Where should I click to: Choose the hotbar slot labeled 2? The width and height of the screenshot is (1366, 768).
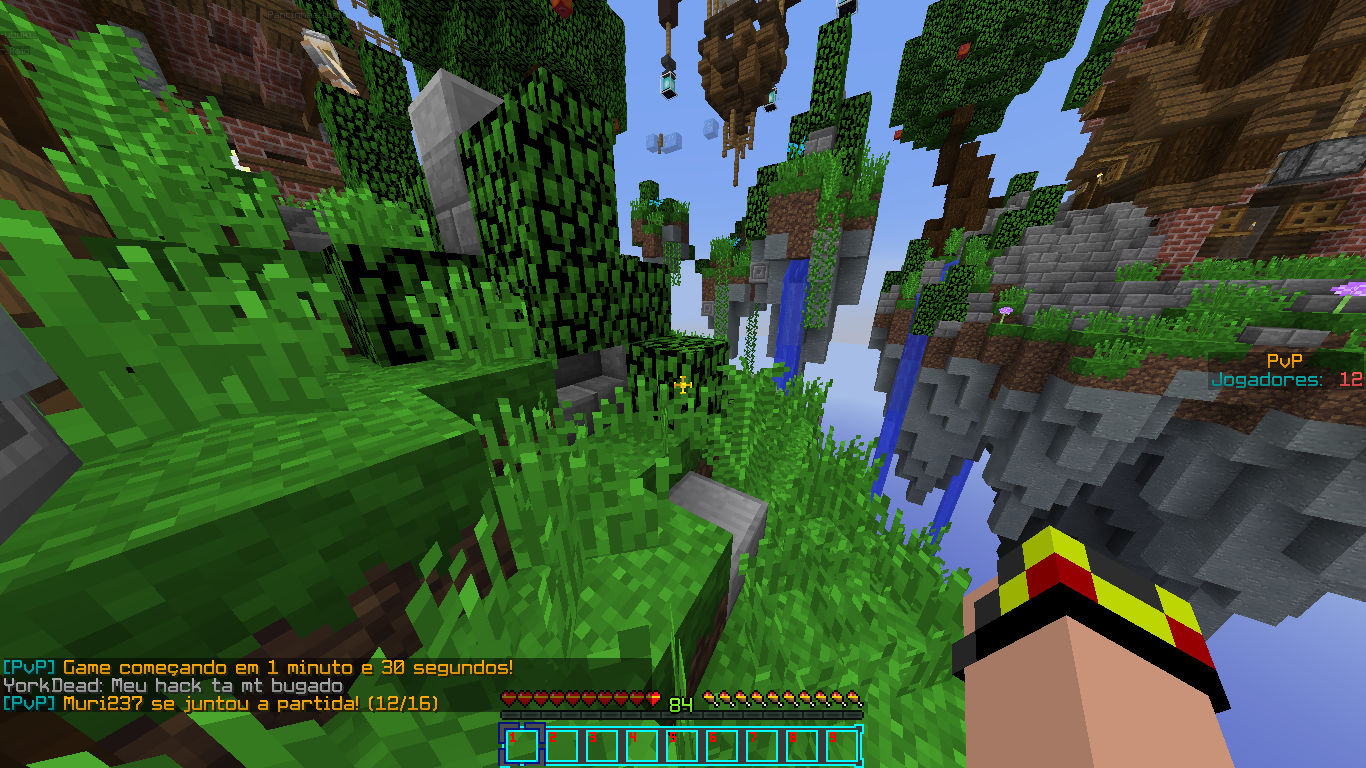[x=561, y=746]
